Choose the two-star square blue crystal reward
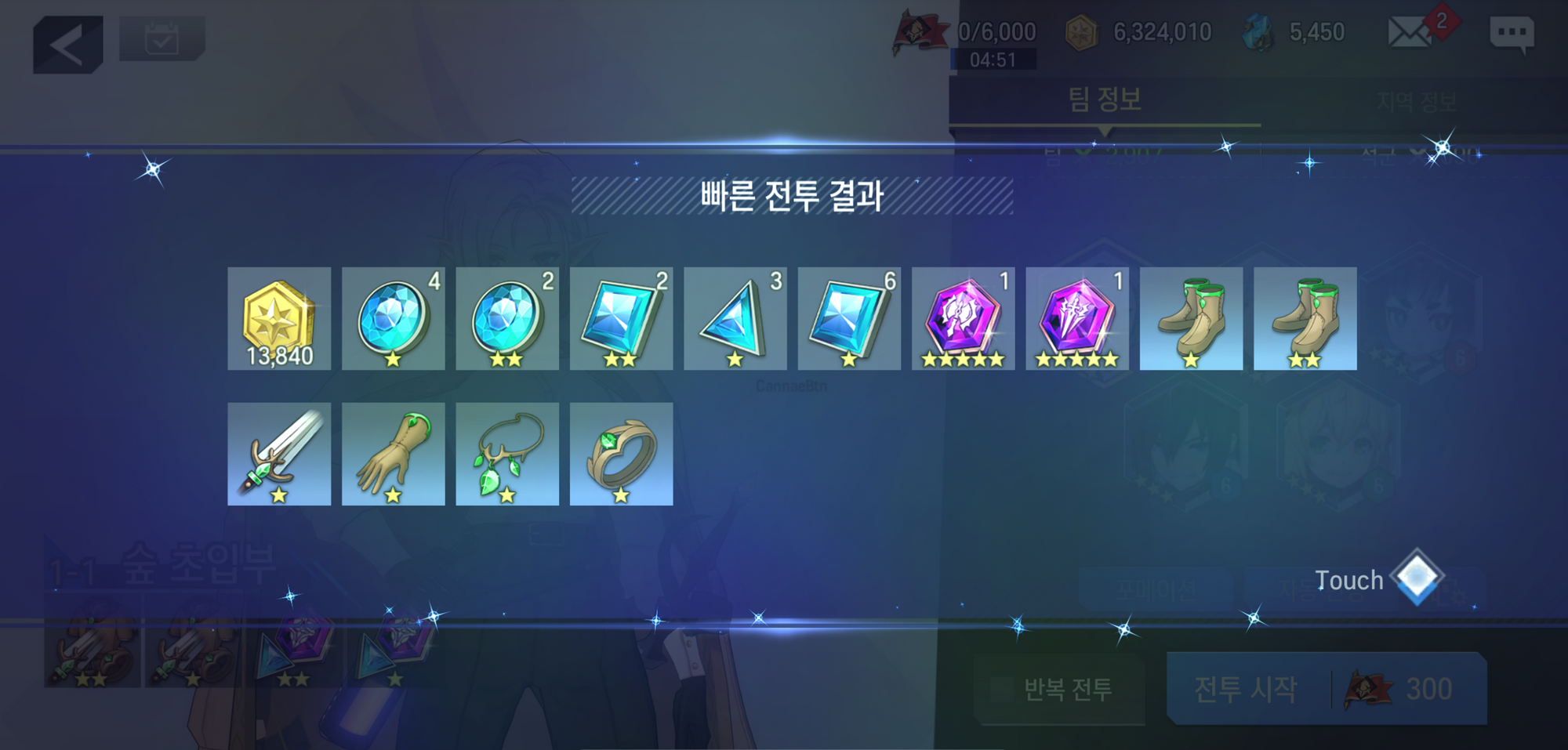Viewport: 1568px width, 750px height. (x=621, y=318)
